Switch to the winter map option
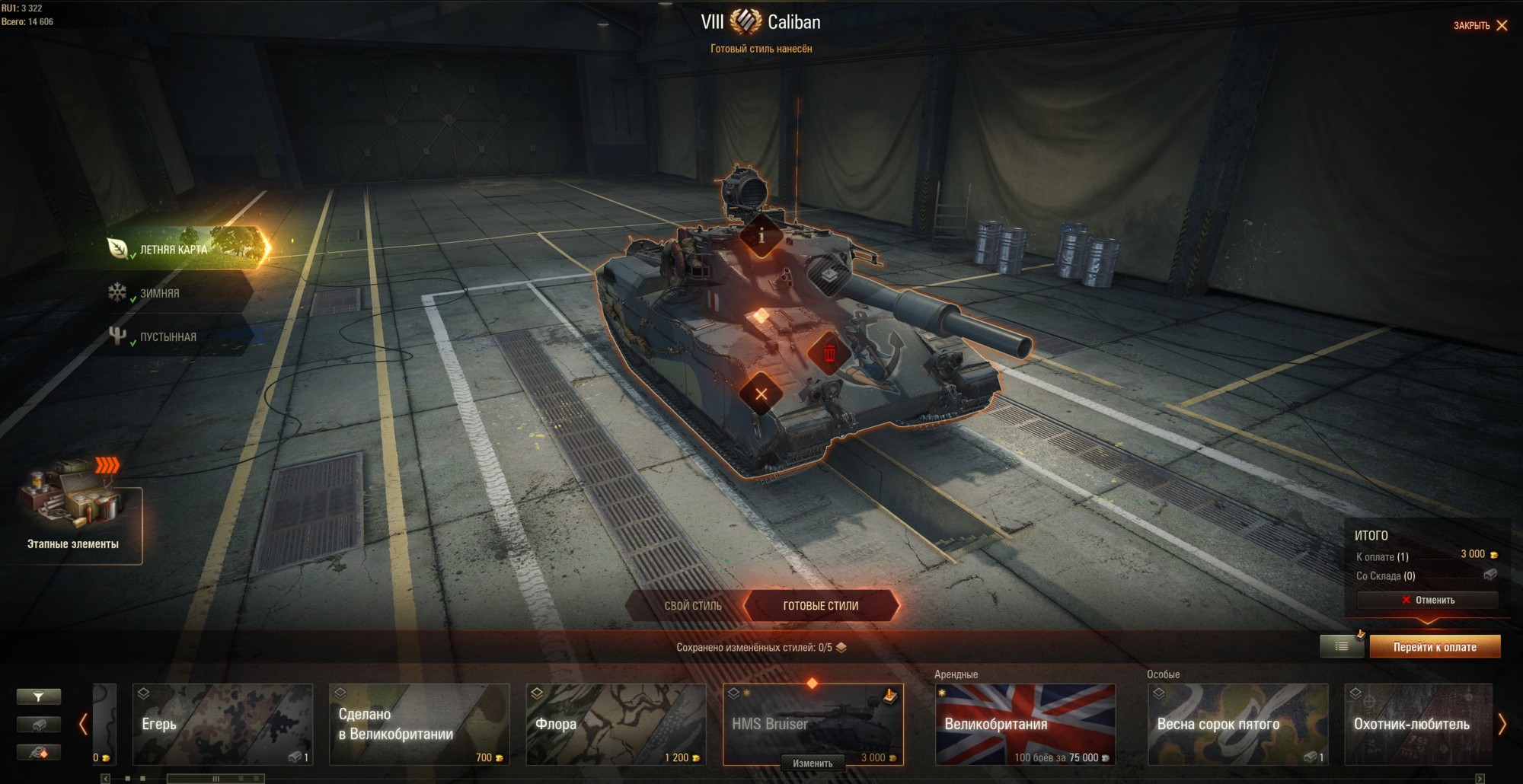The width and height of the screenshot is (1523, 784). 160,293
